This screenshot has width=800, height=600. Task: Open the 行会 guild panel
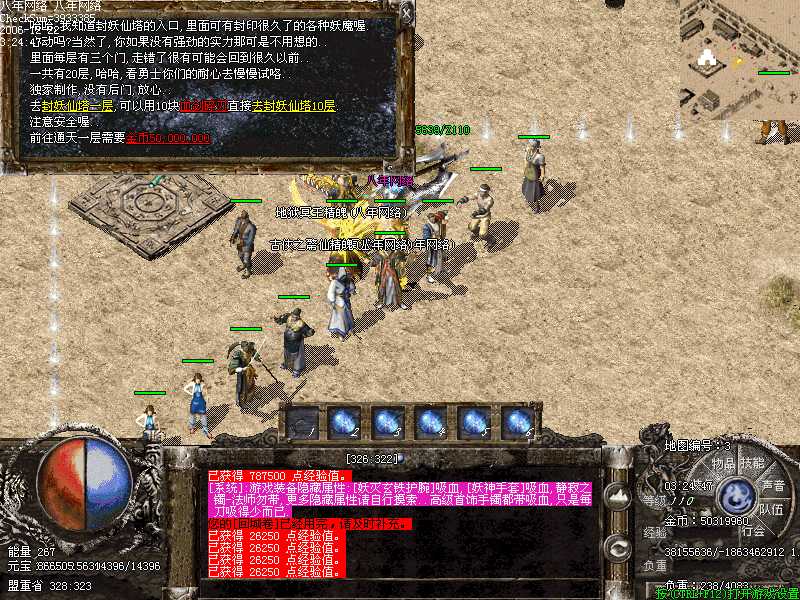click(x=752, y=531)
